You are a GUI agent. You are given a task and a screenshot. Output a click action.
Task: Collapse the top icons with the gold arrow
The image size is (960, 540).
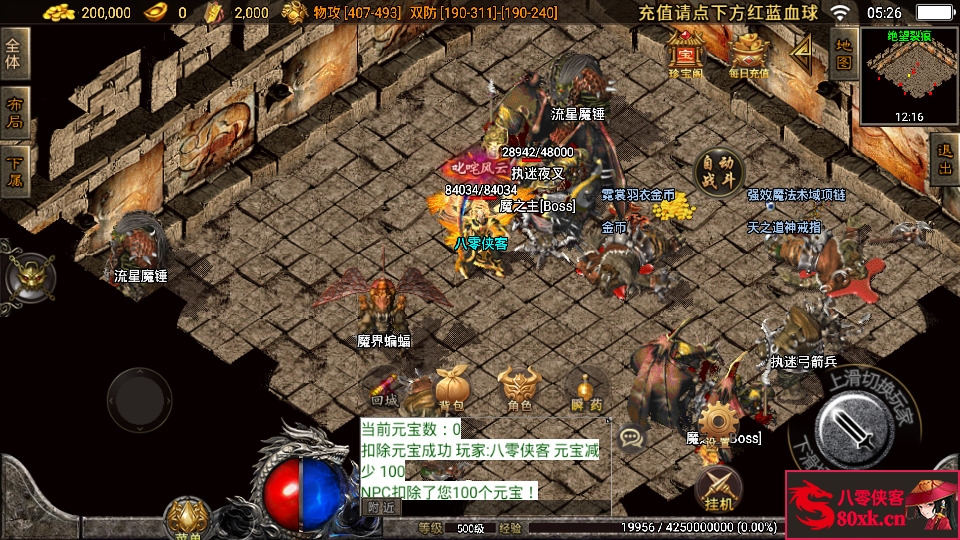tap(801, 53)
